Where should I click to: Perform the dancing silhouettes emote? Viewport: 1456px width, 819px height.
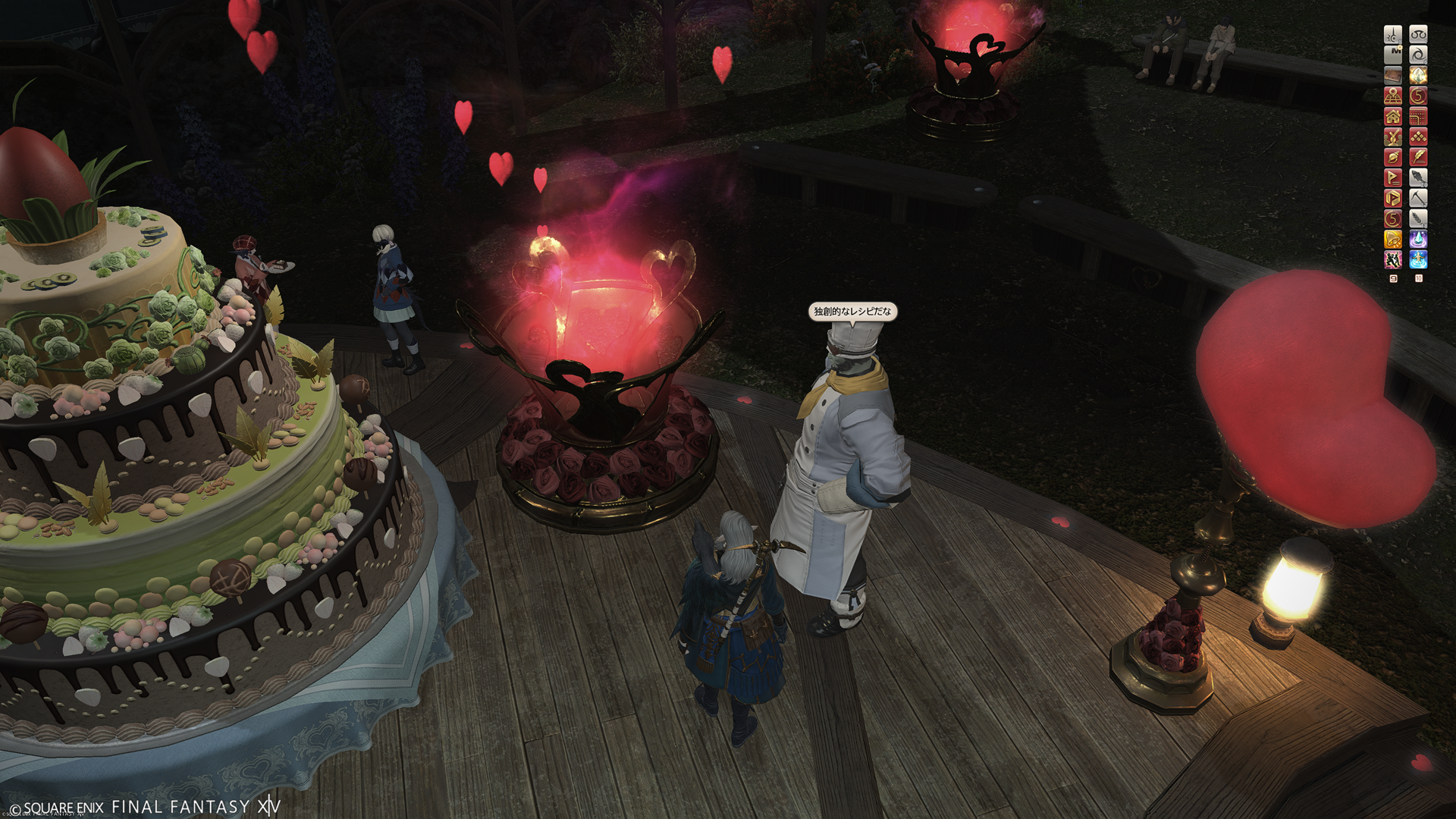point(1393,259)
